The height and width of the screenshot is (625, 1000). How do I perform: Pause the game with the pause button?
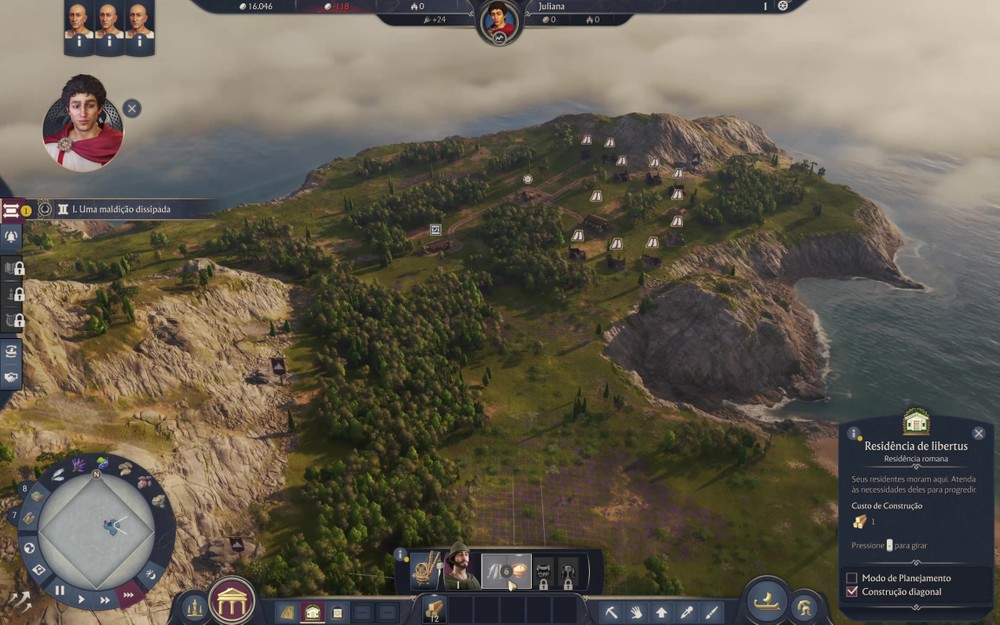coord(59,591)
